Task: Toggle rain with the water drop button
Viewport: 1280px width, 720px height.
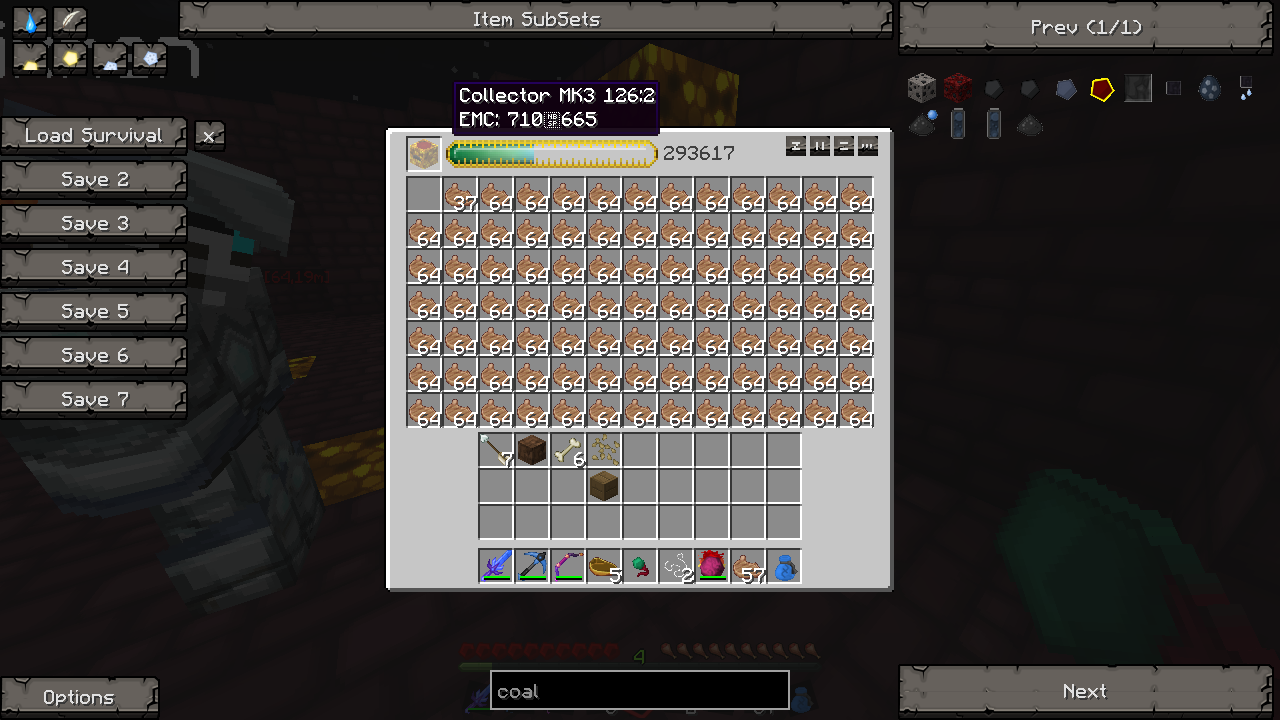Action: tap(31, 21)
